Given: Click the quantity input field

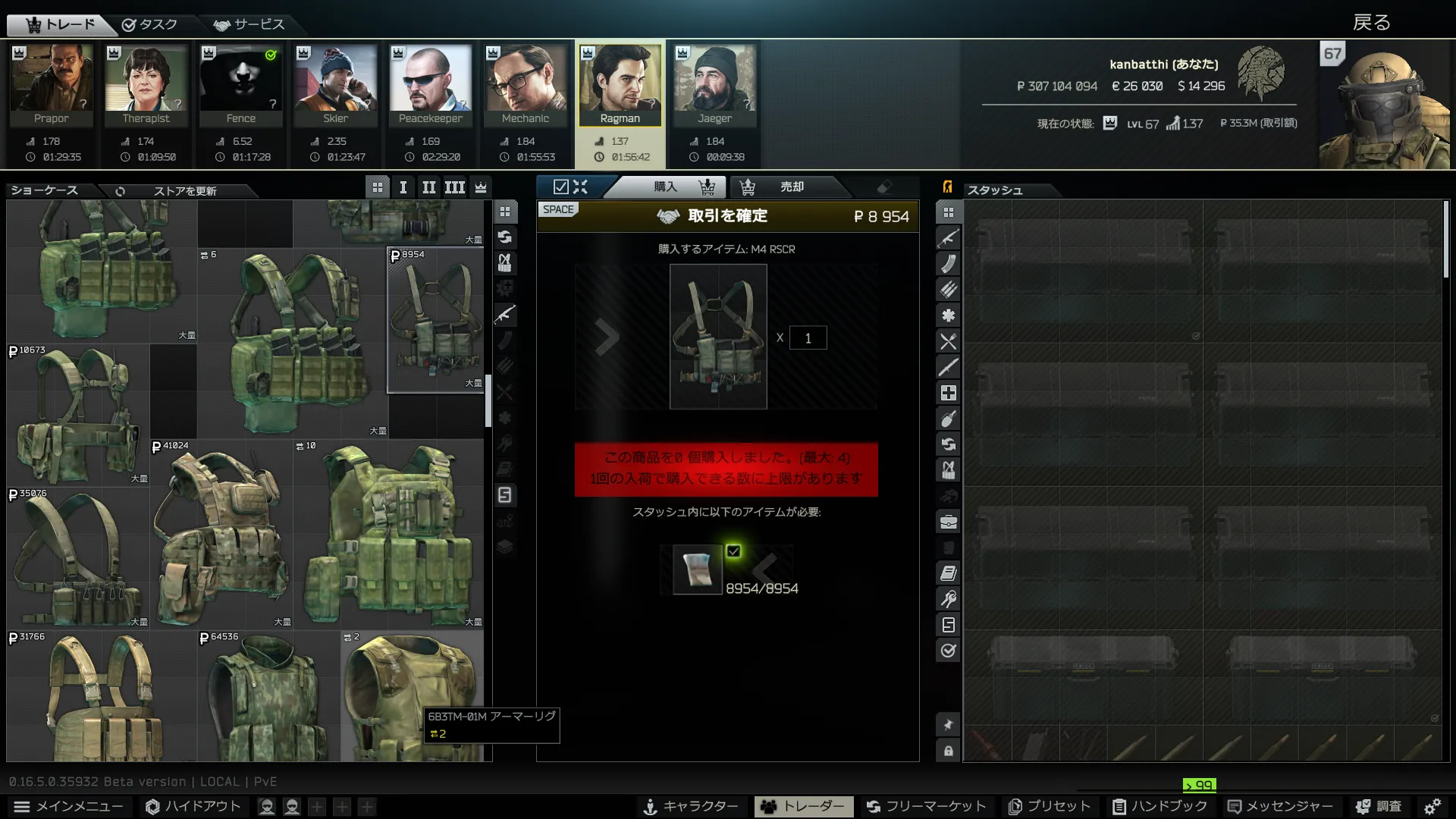Looking at the screenshot, I should coord(808,338).
